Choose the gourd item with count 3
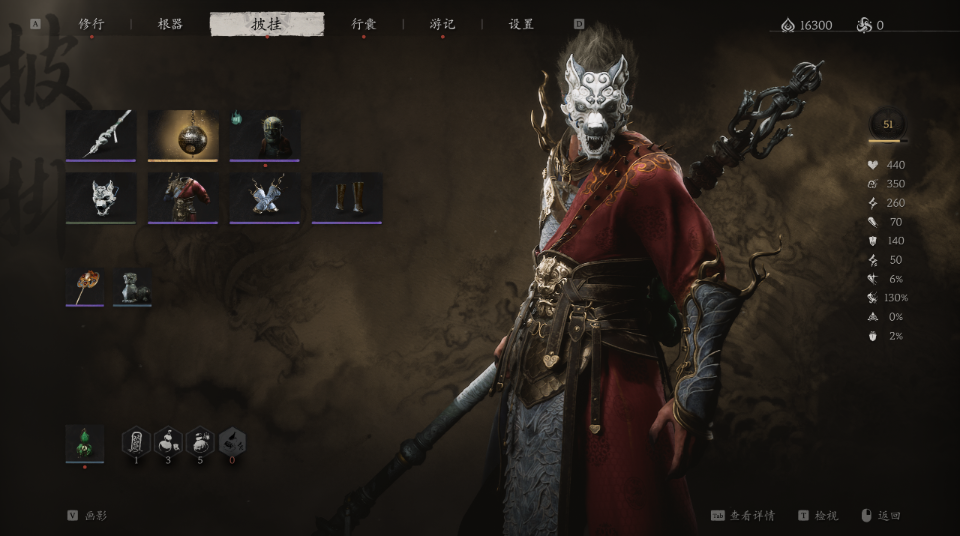The width and height of the screenshot is (960, 536). (x=168, y=442)
